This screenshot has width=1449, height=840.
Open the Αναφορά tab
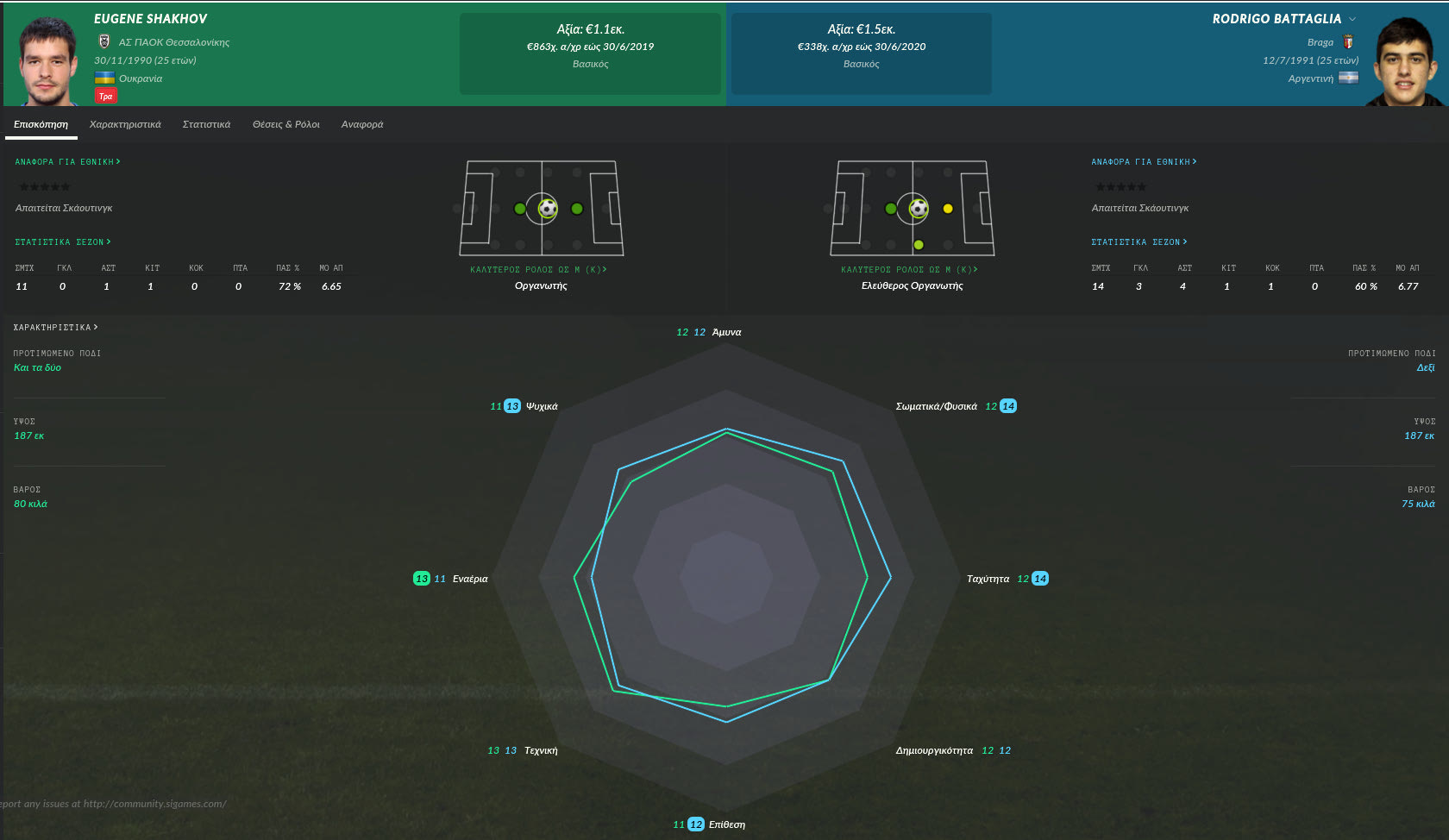pos(362,124)
